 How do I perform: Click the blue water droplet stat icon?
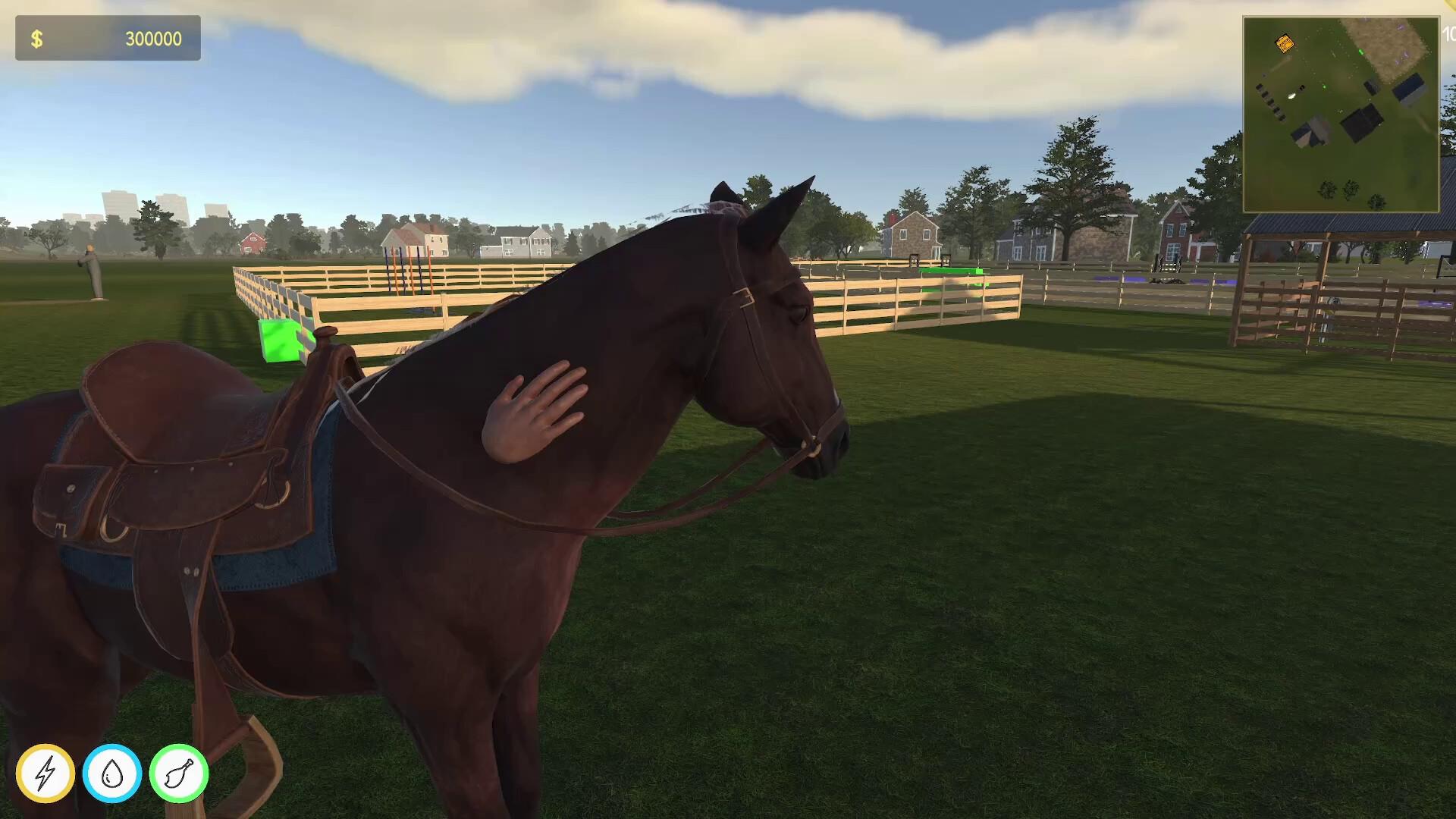(x=112, y=773)
